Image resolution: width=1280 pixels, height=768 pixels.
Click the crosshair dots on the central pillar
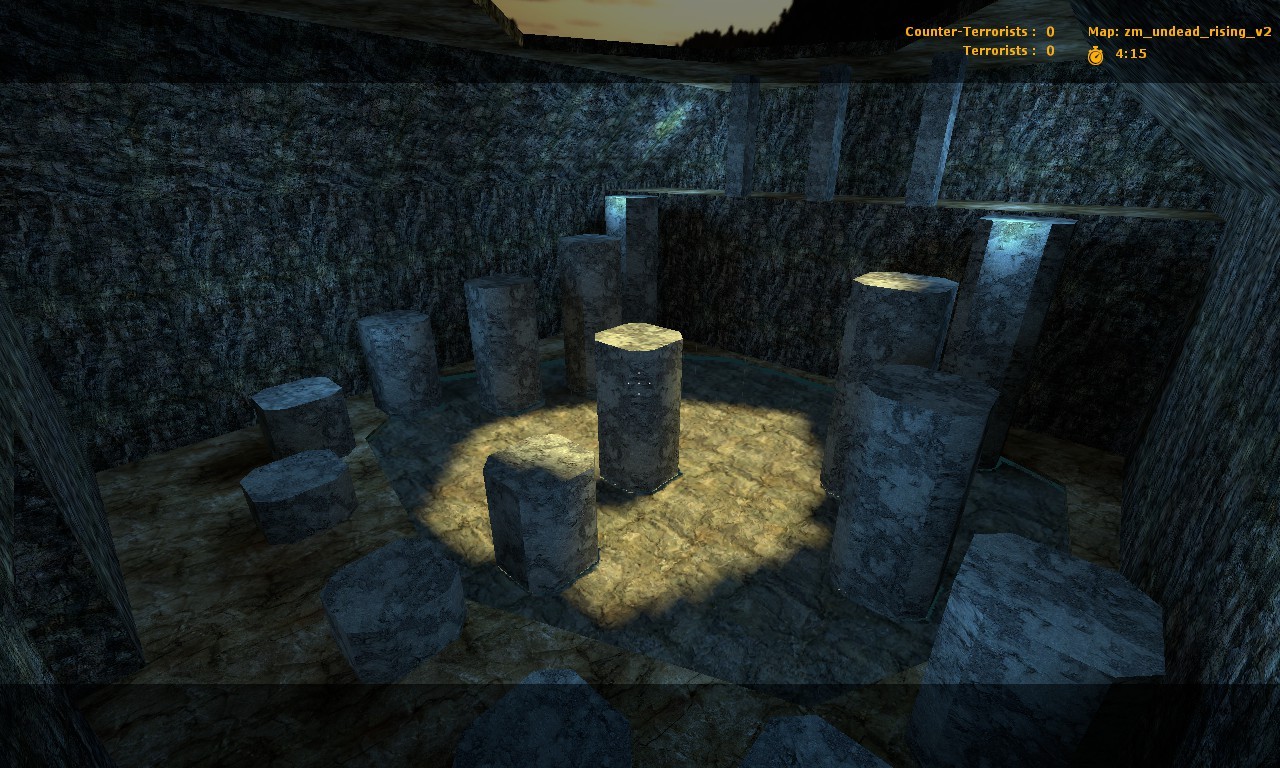point(639,383)
